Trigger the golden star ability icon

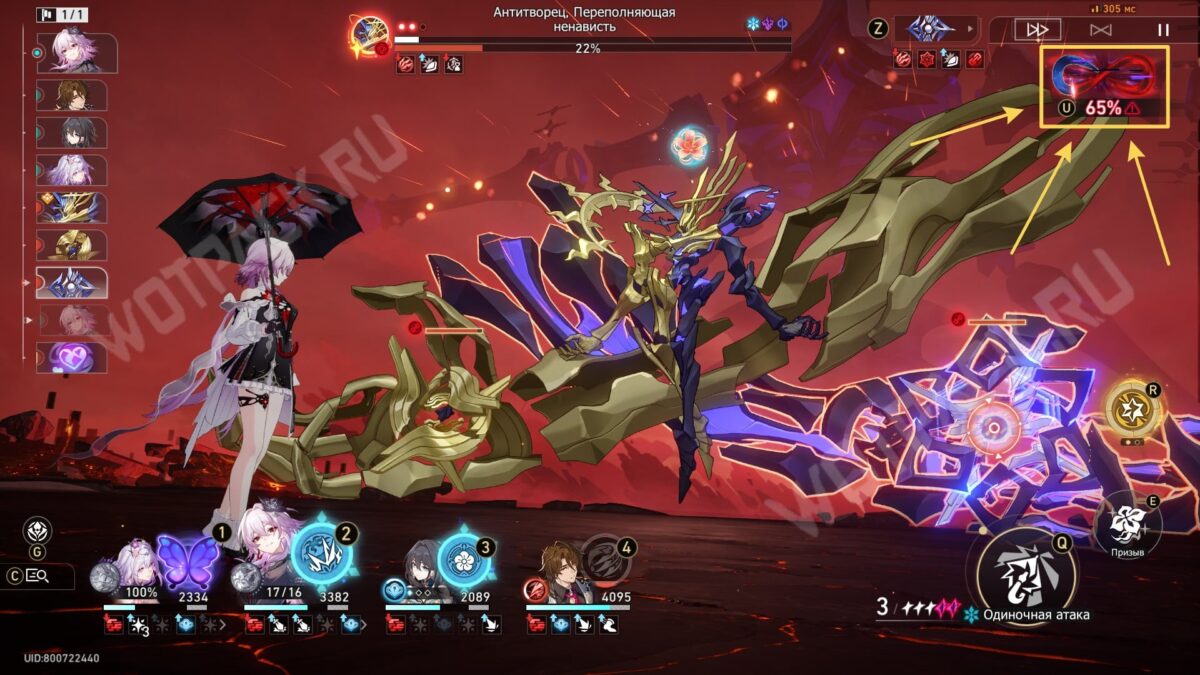(x=1133, y=409)
